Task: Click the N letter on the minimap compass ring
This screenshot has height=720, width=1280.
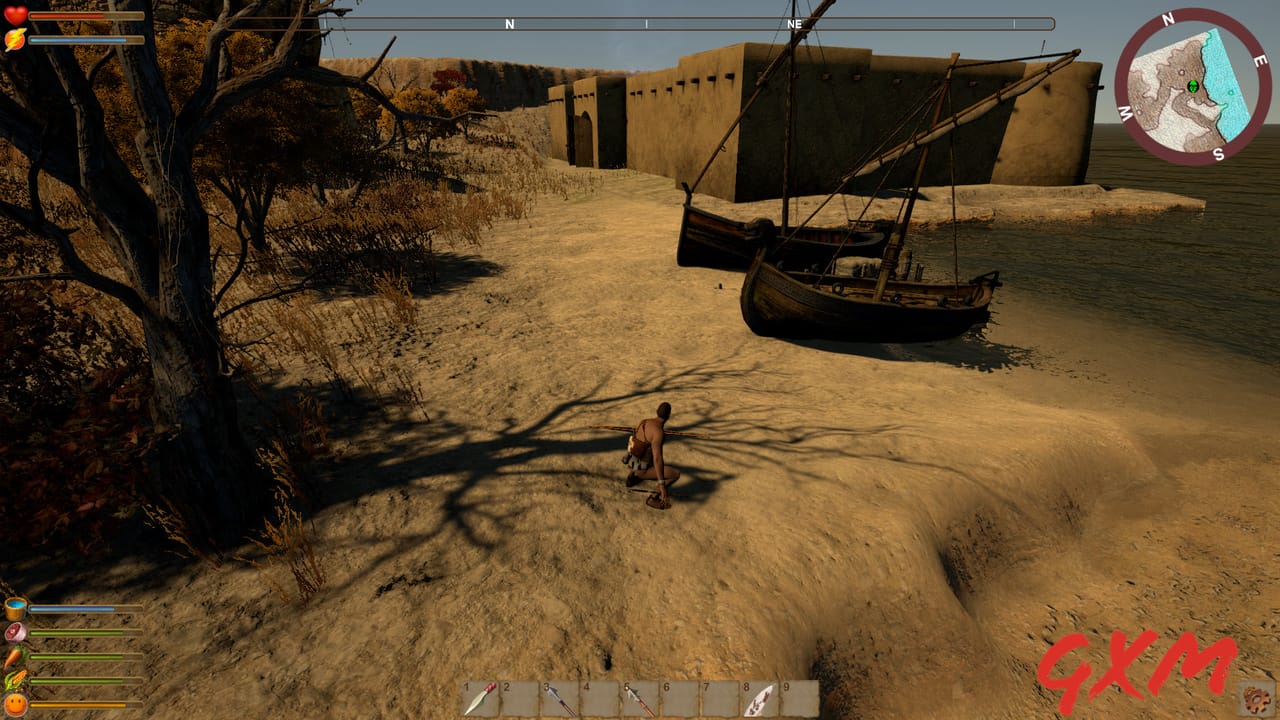Action: (1167, 17)
